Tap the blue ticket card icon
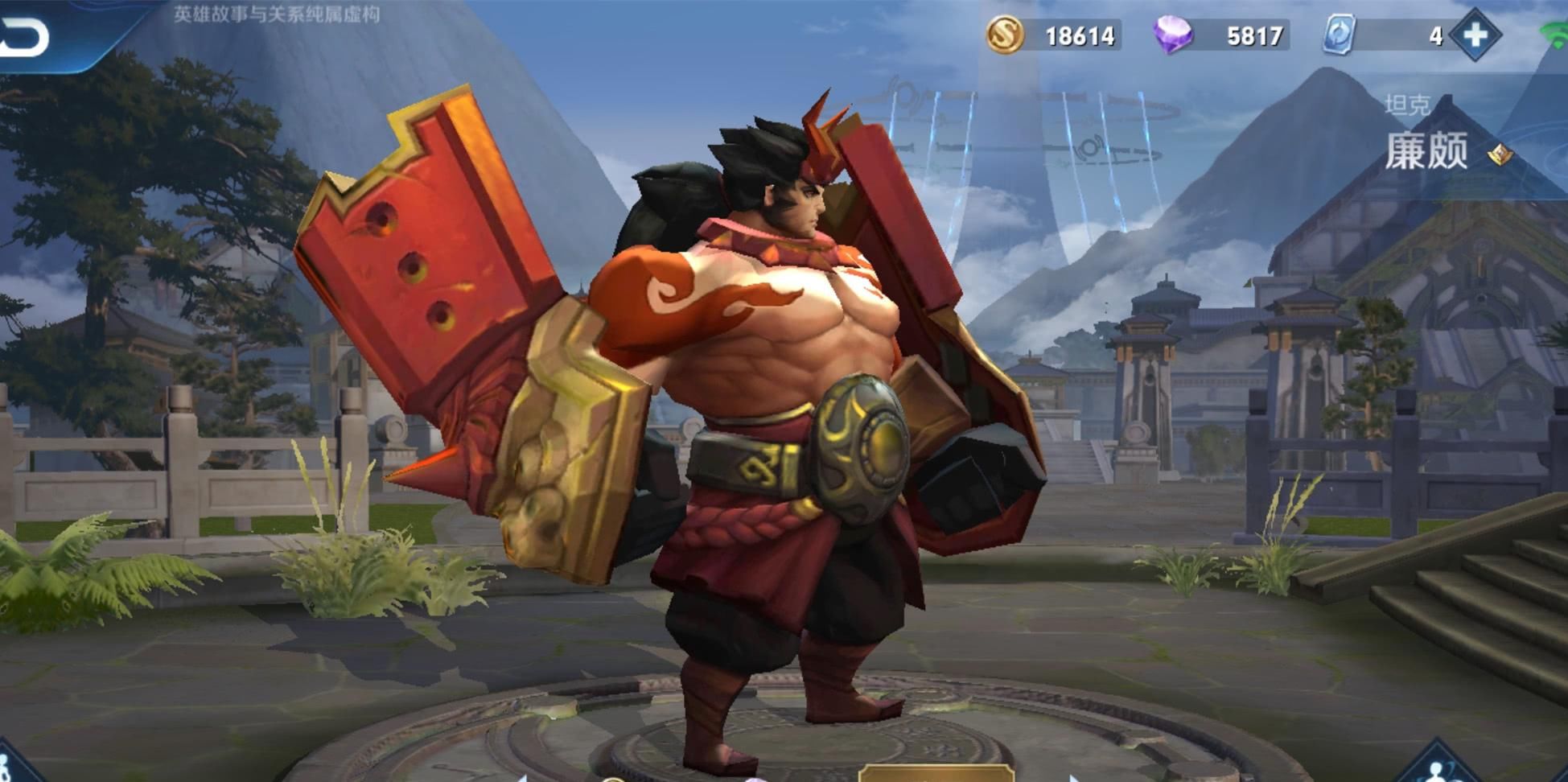The image size is (1568, 782). [x=1340, y=35]
